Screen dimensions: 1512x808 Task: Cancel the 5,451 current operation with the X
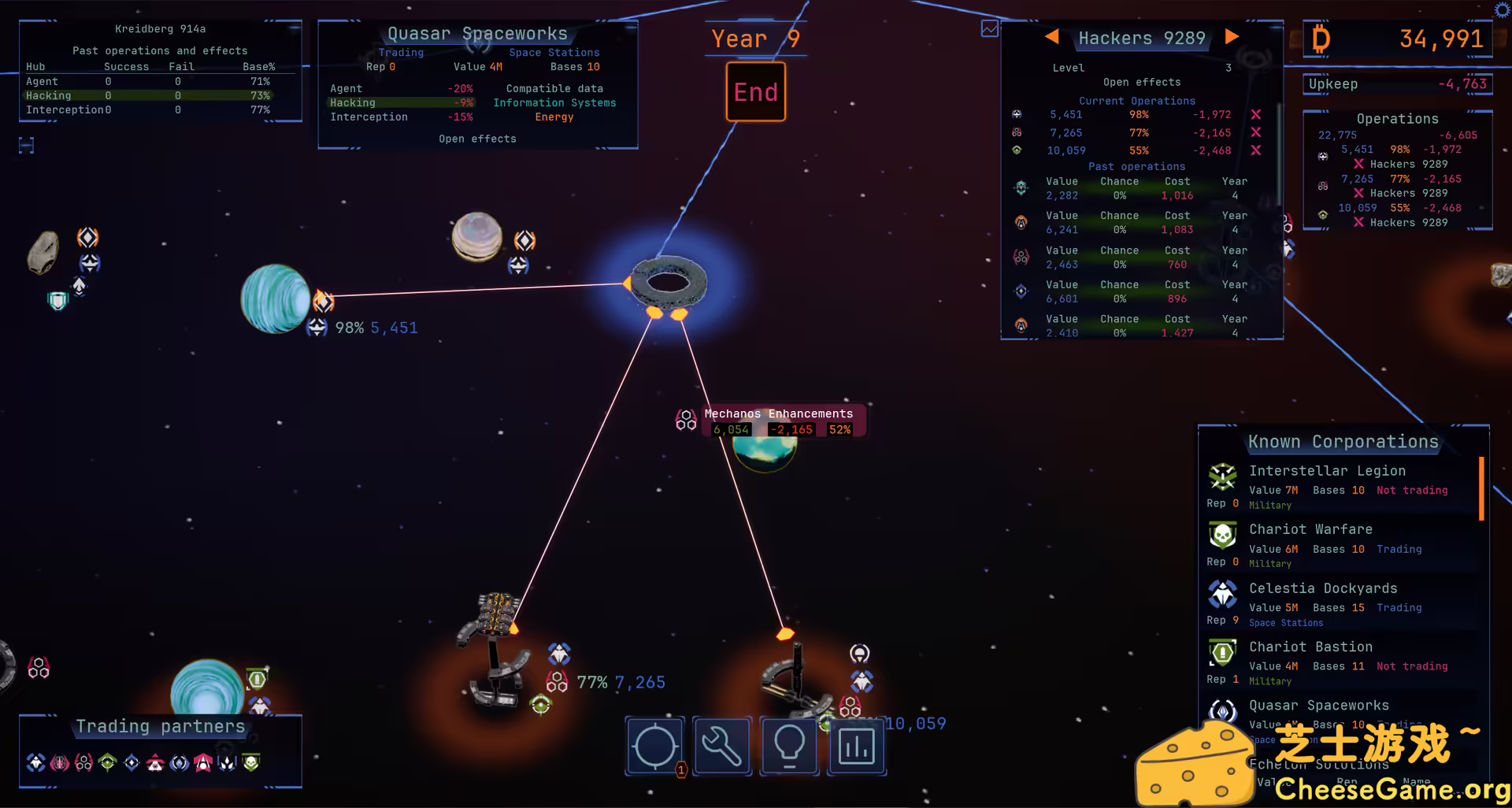click(1256, 114)
